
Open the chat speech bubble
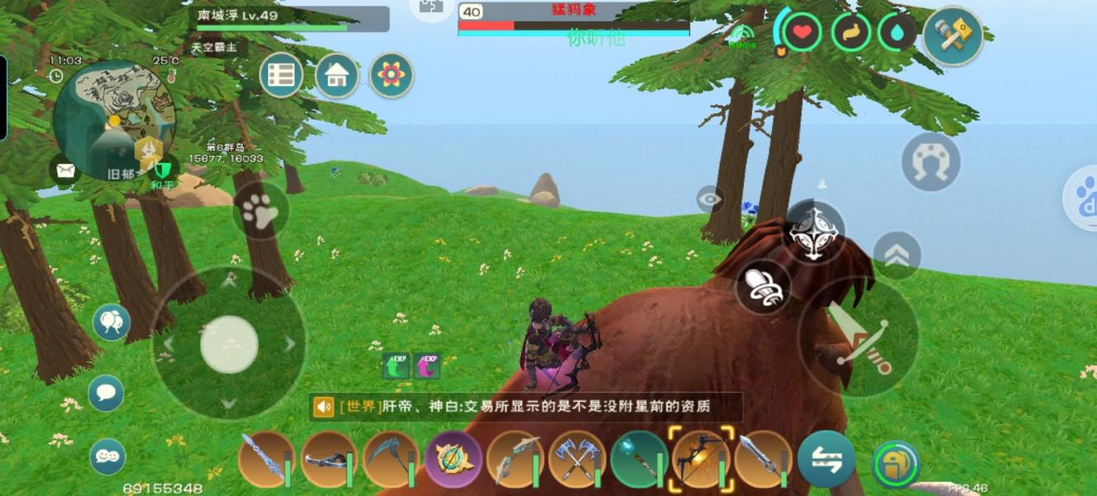[x=106, y=393]
